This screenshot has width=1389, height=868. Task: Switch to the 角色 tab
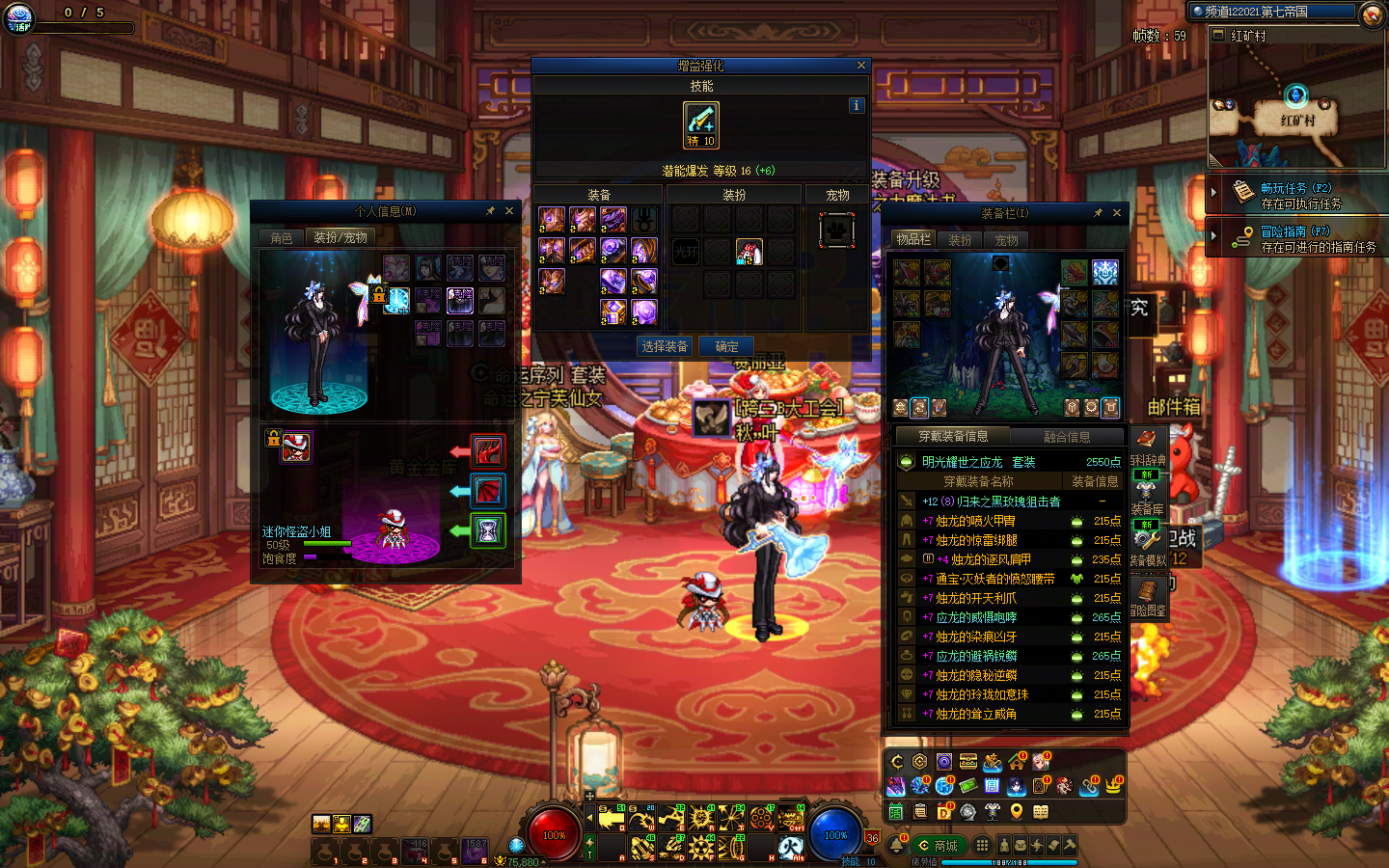[x=282, y=237]
